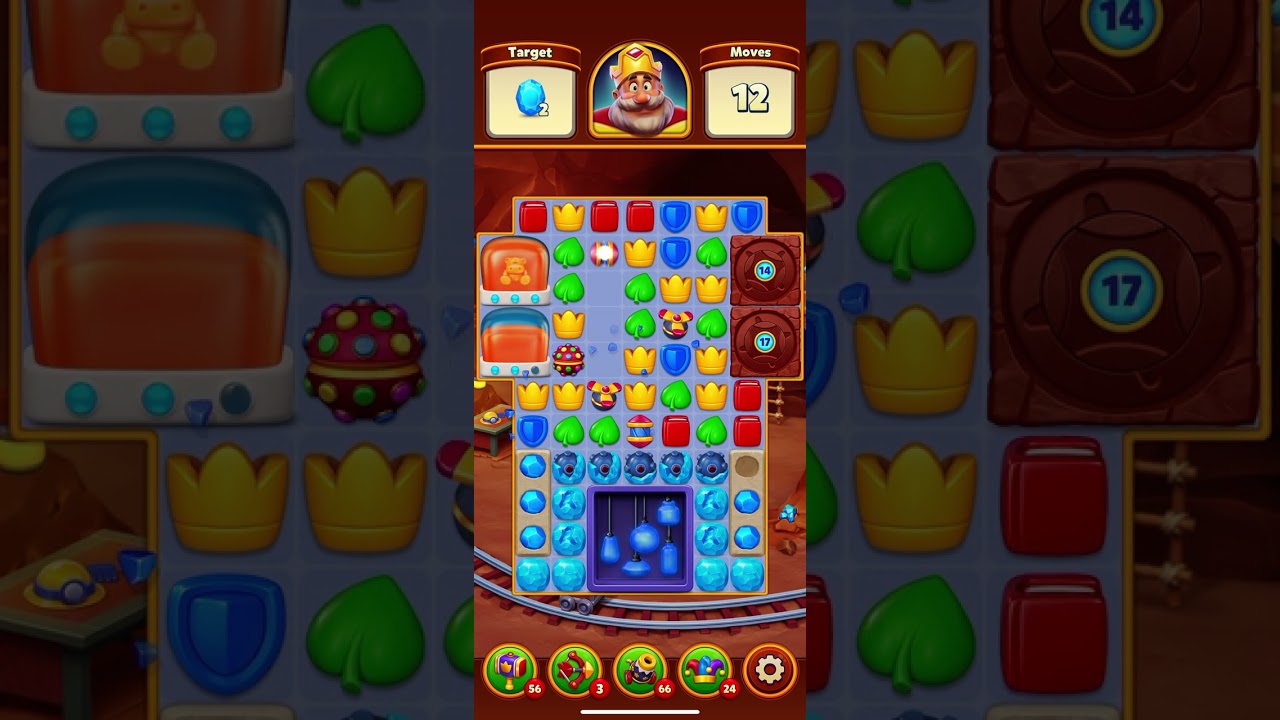Select a yellow crown tile on the board

coord(568,214)
